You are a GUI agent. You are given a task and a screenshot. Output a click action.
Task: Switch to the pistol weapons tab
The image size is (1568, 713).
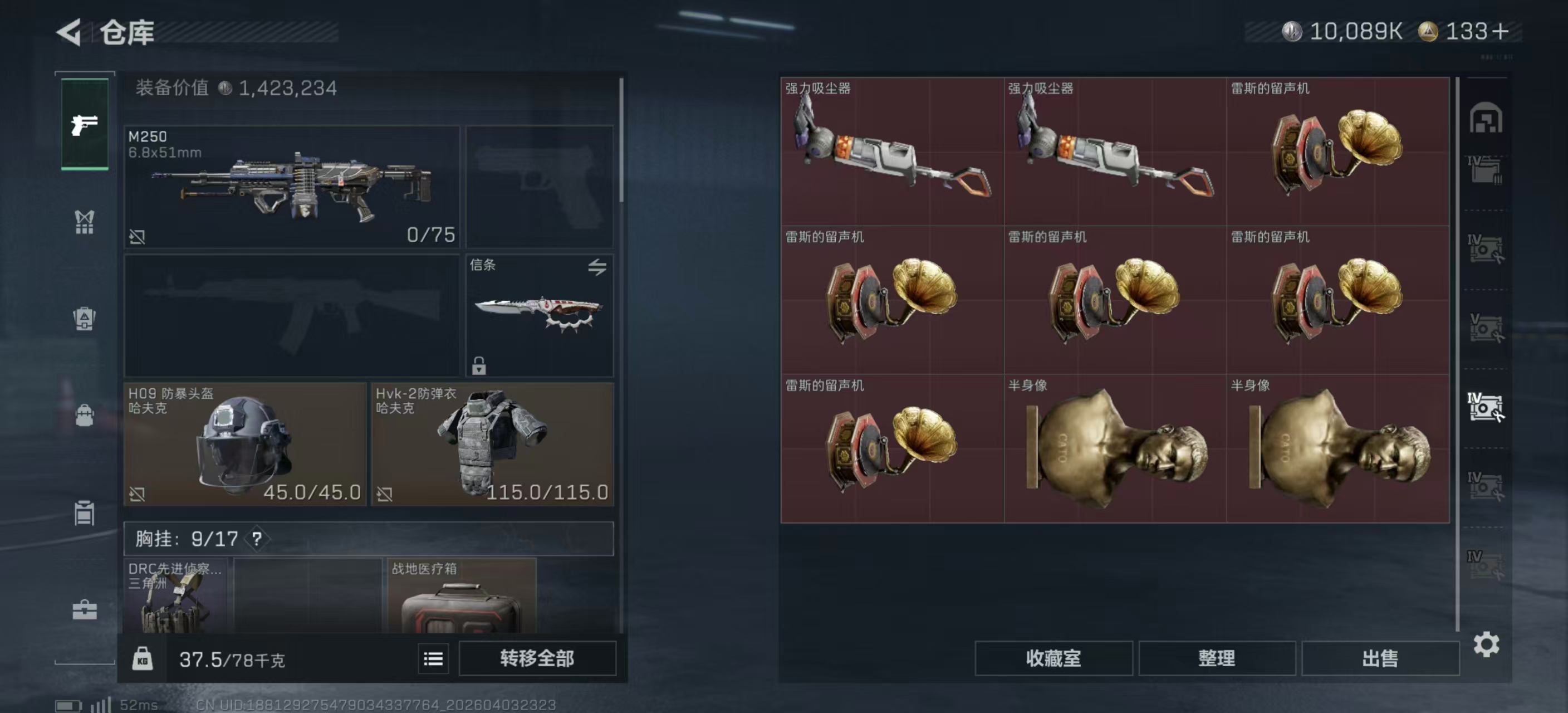pos(85,125)
